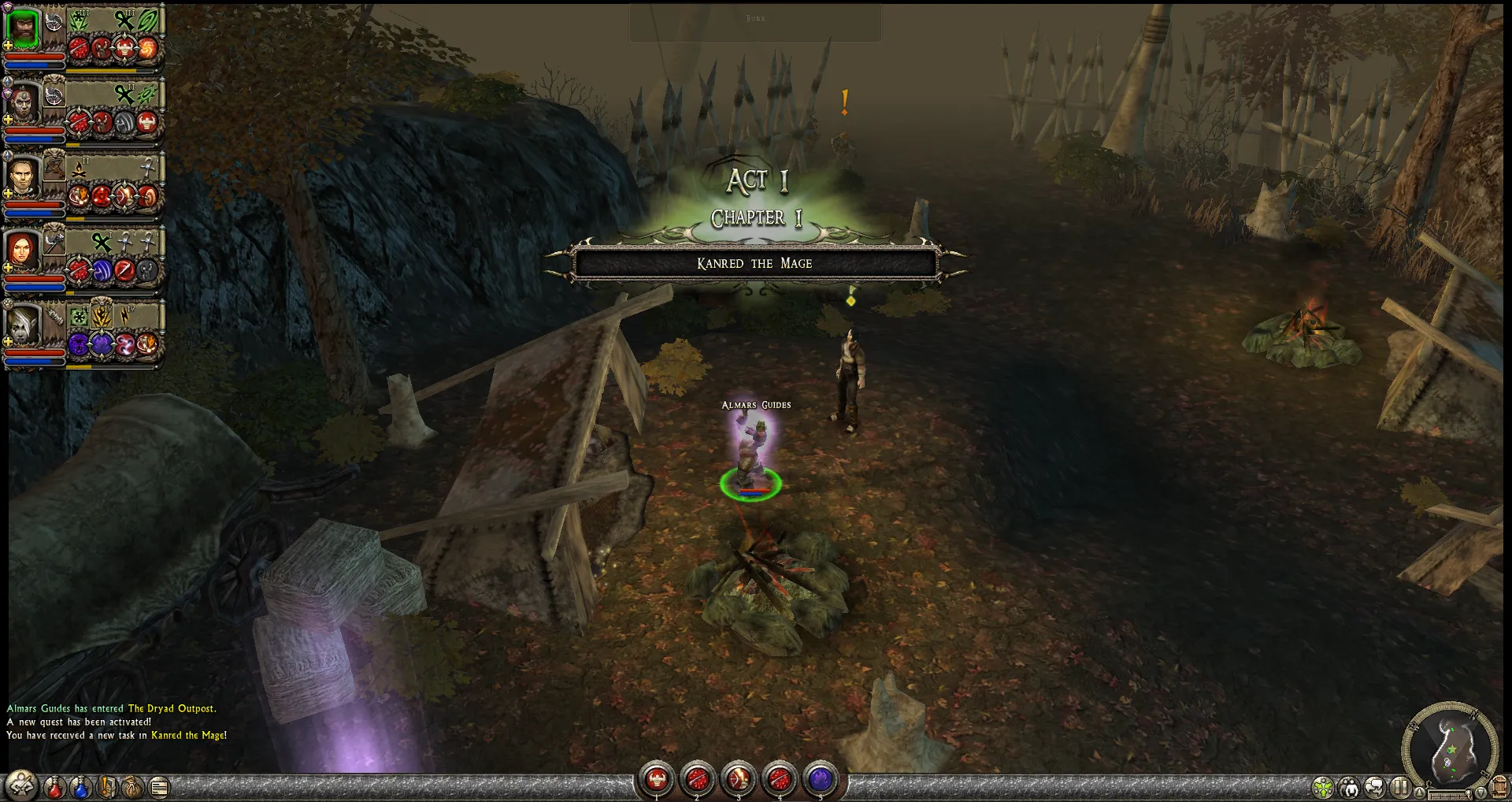Open the chat speech bubbles icon
The image size is (1512, 802).
[x=1375, y=787]
